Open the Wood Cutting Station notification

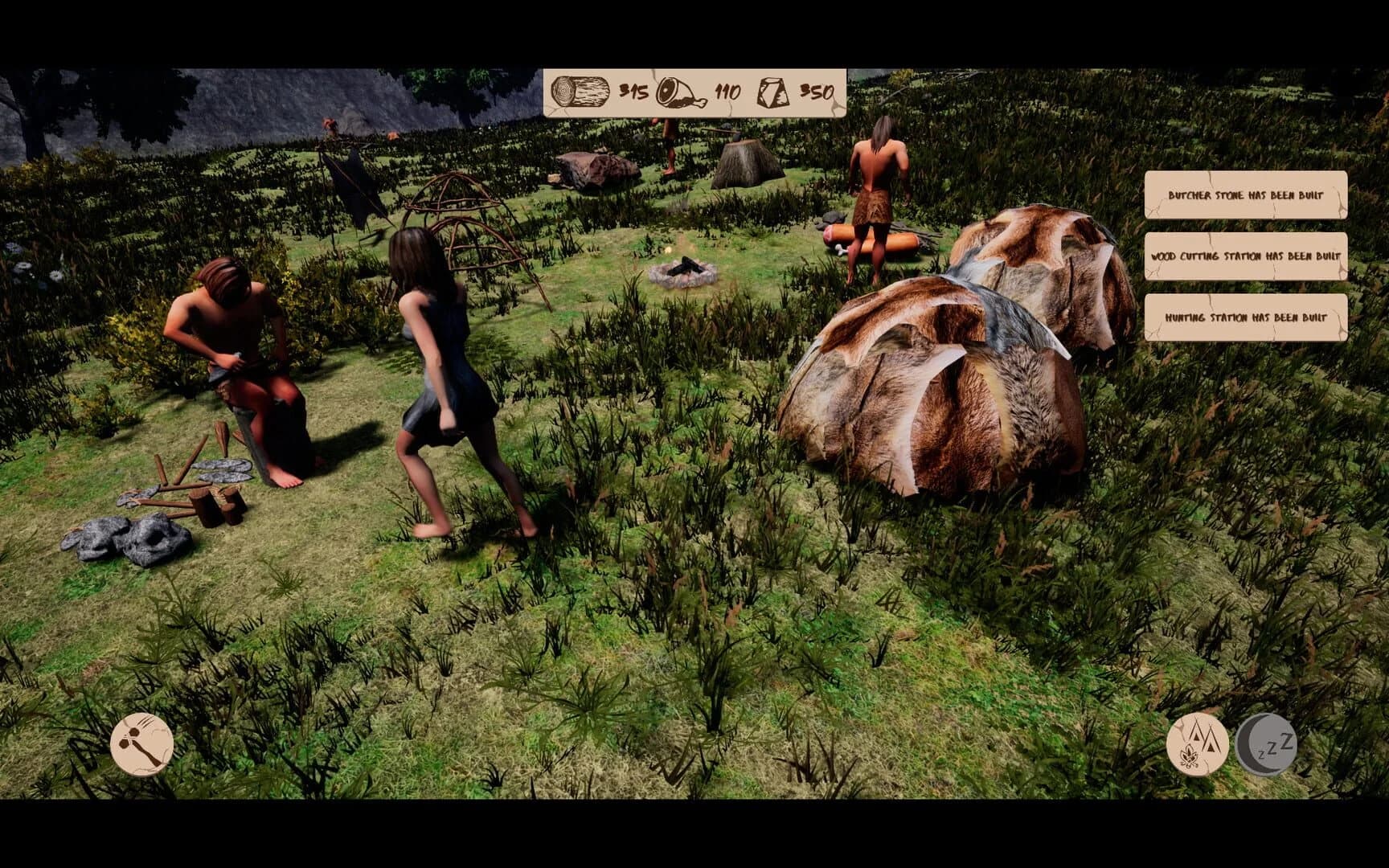1245,255
